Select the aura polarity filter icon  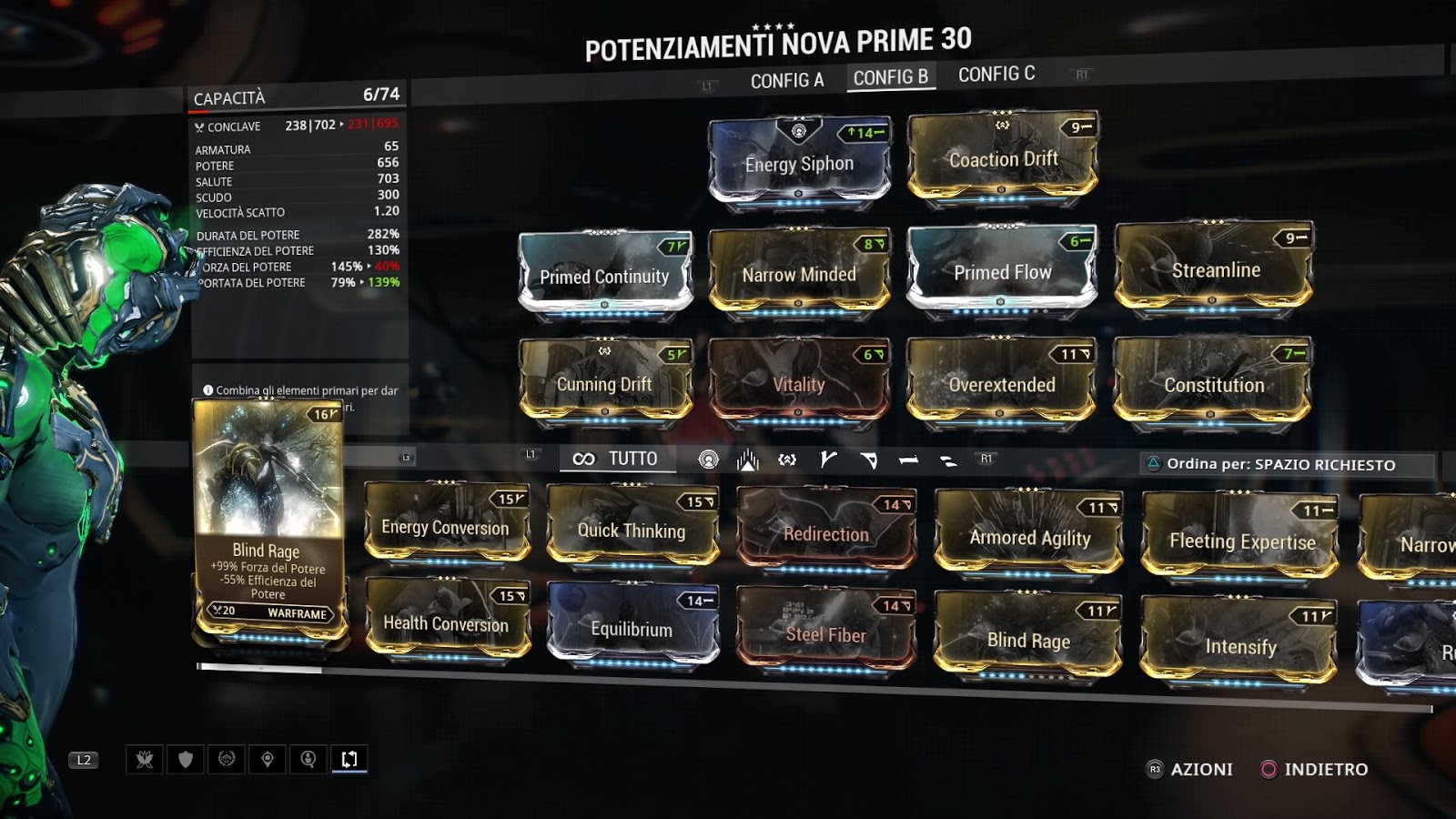click(x=709, y=459)
